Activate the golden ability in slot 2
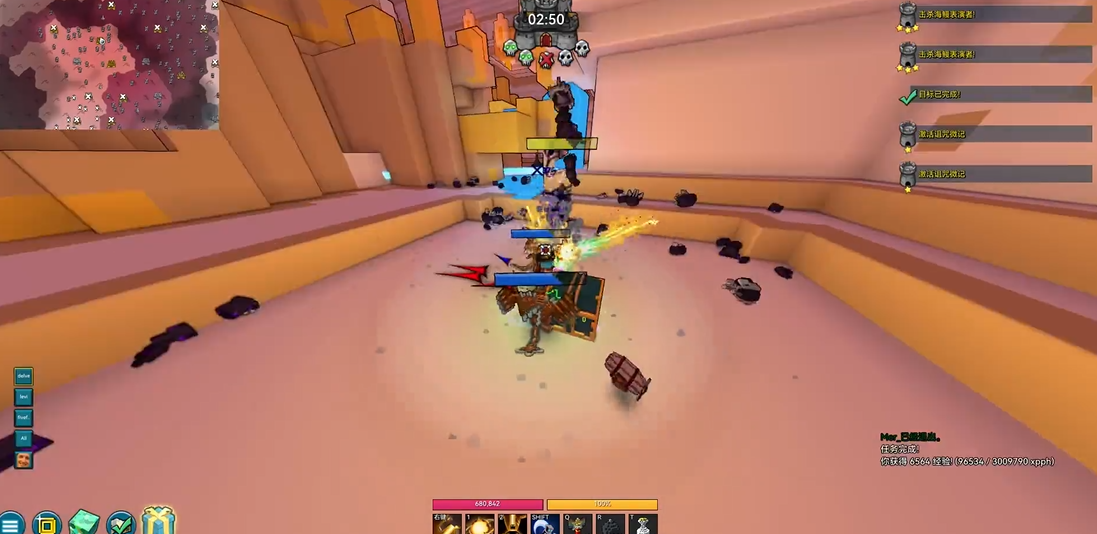1097x534 pixels. point(512,524)
